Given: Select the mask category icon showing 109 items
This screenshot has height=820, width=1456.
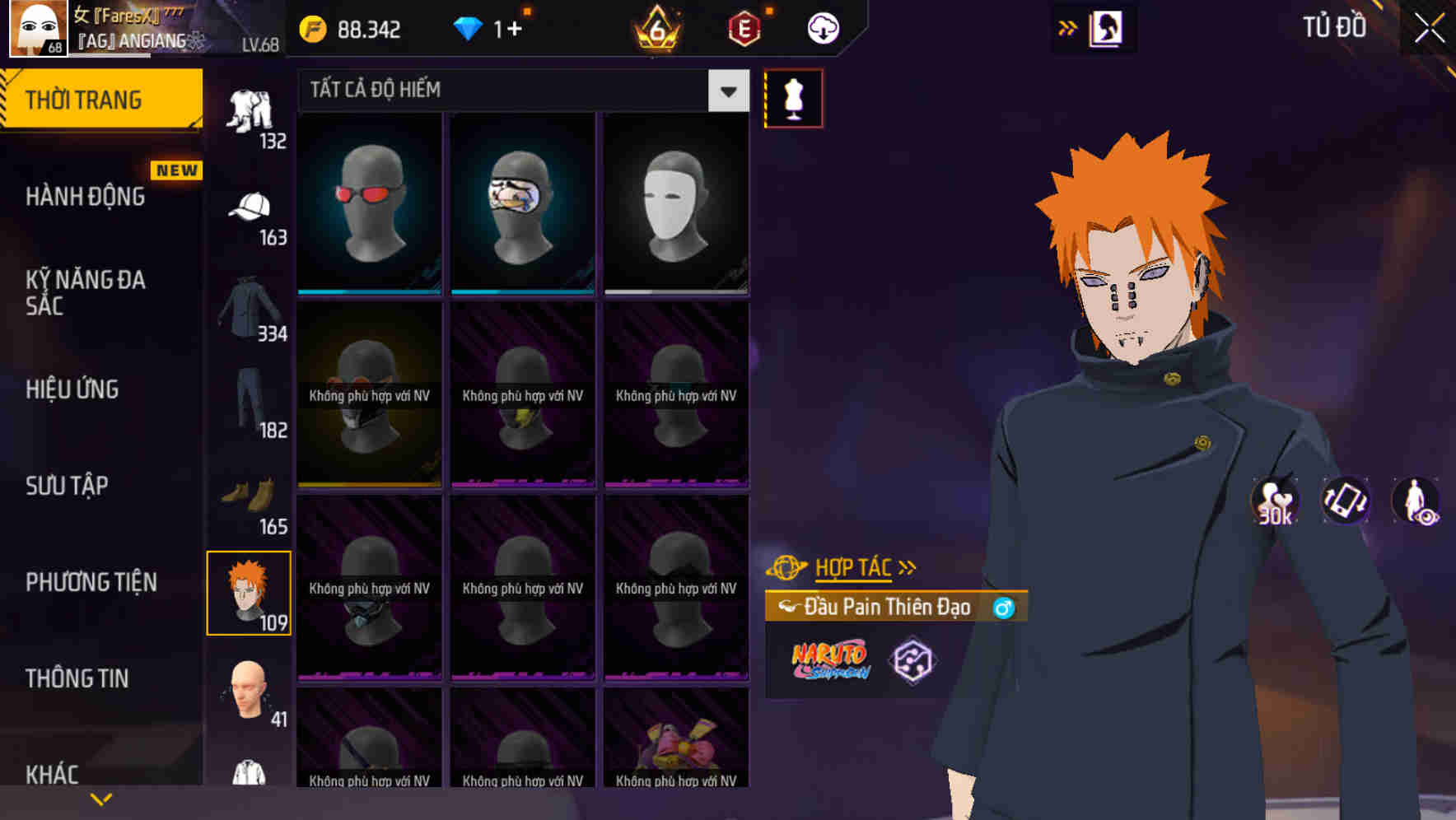Looking at the screenshot, I should [x=250, y=591].
